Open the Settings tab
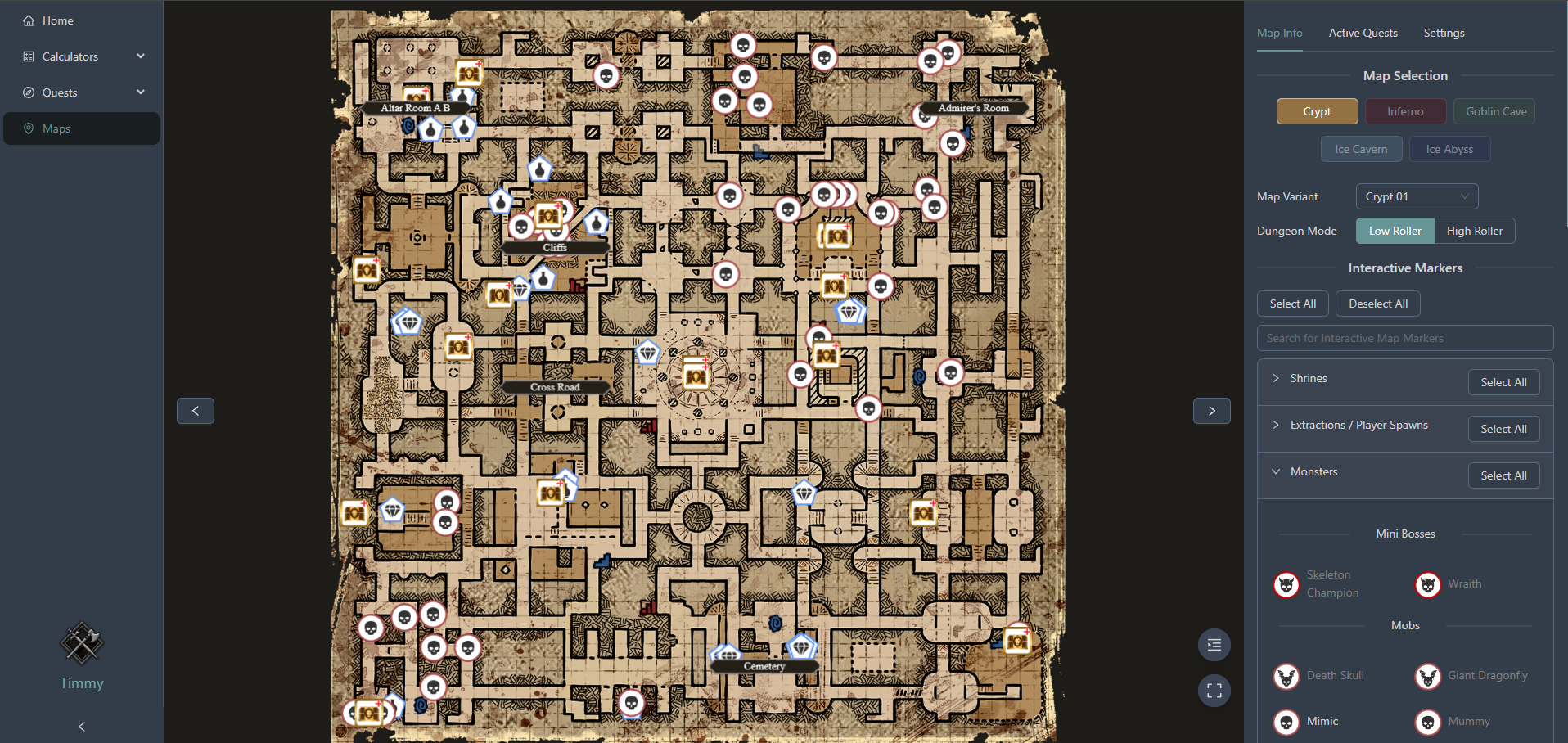1568x743 pixels. tap(1443, 33)
